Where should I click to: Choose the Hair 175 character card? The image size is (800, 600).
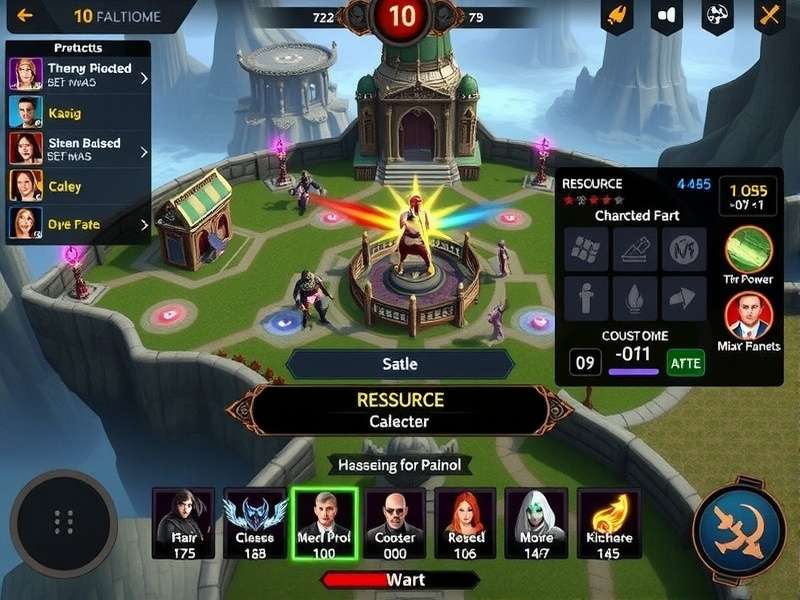pos(183,523)
